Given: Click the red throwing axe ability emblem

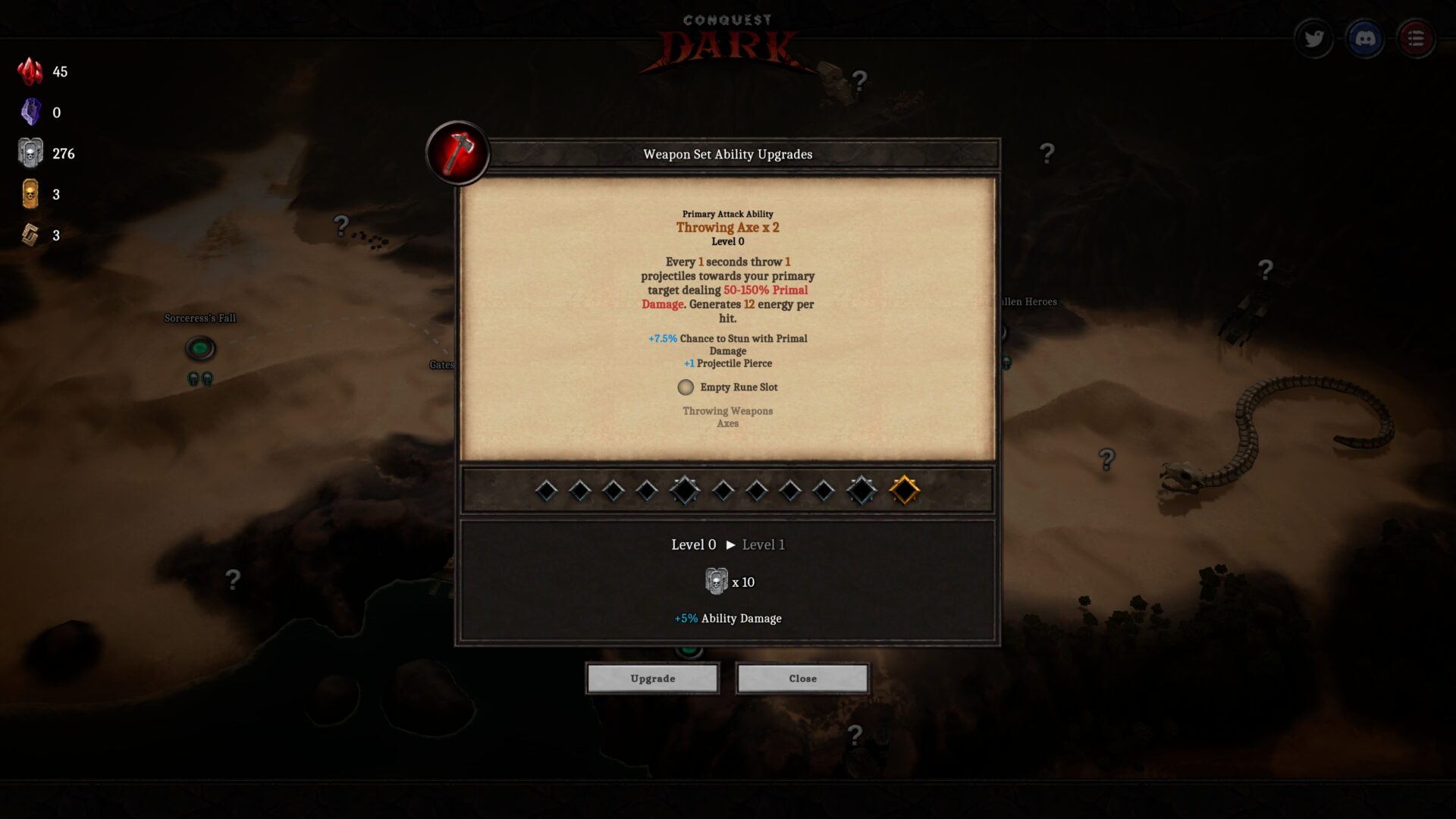Looking at the screenshot, I should pos(457,152).
